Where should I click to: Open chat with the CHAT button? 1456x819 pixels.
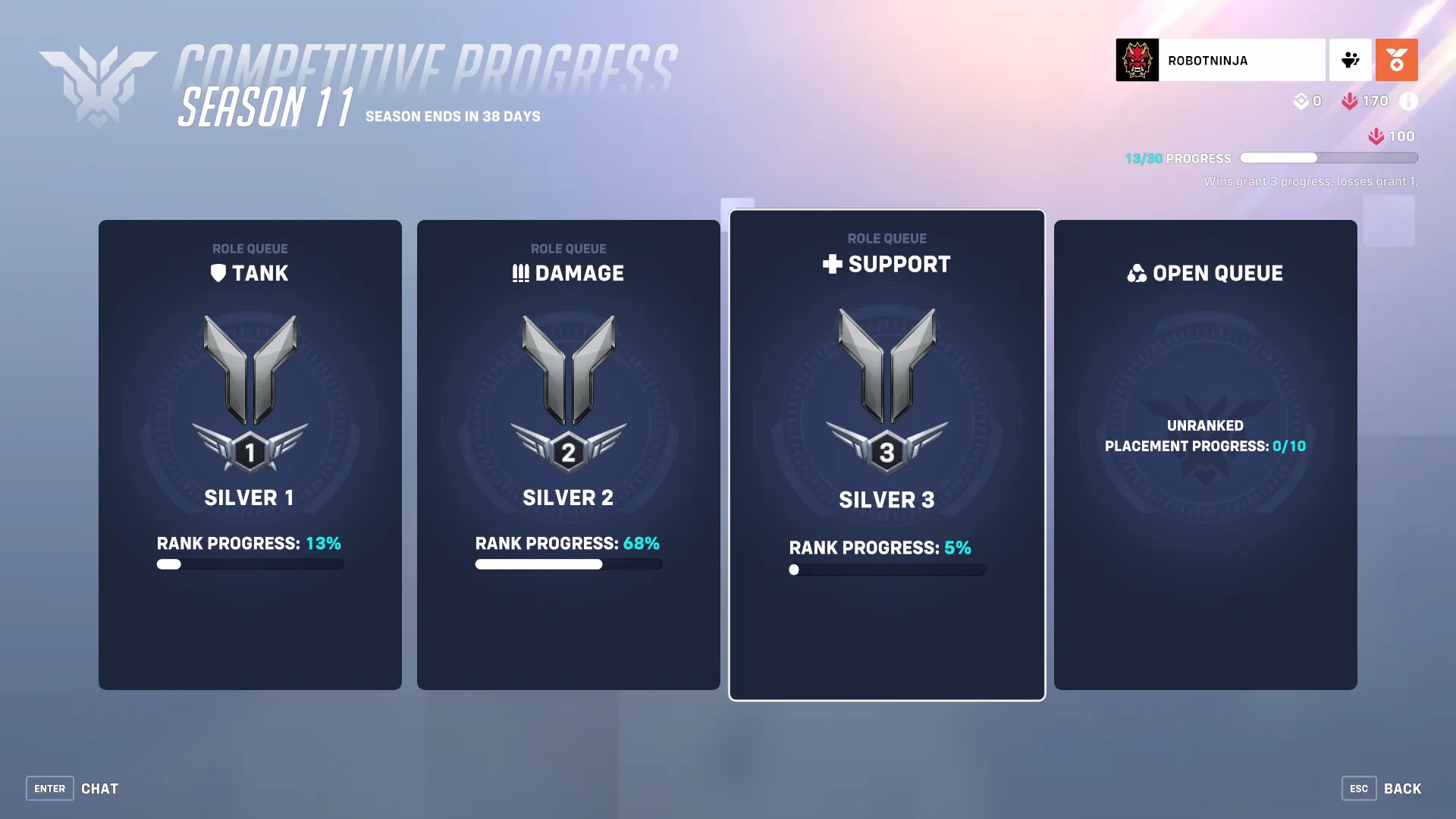point(99,789)
